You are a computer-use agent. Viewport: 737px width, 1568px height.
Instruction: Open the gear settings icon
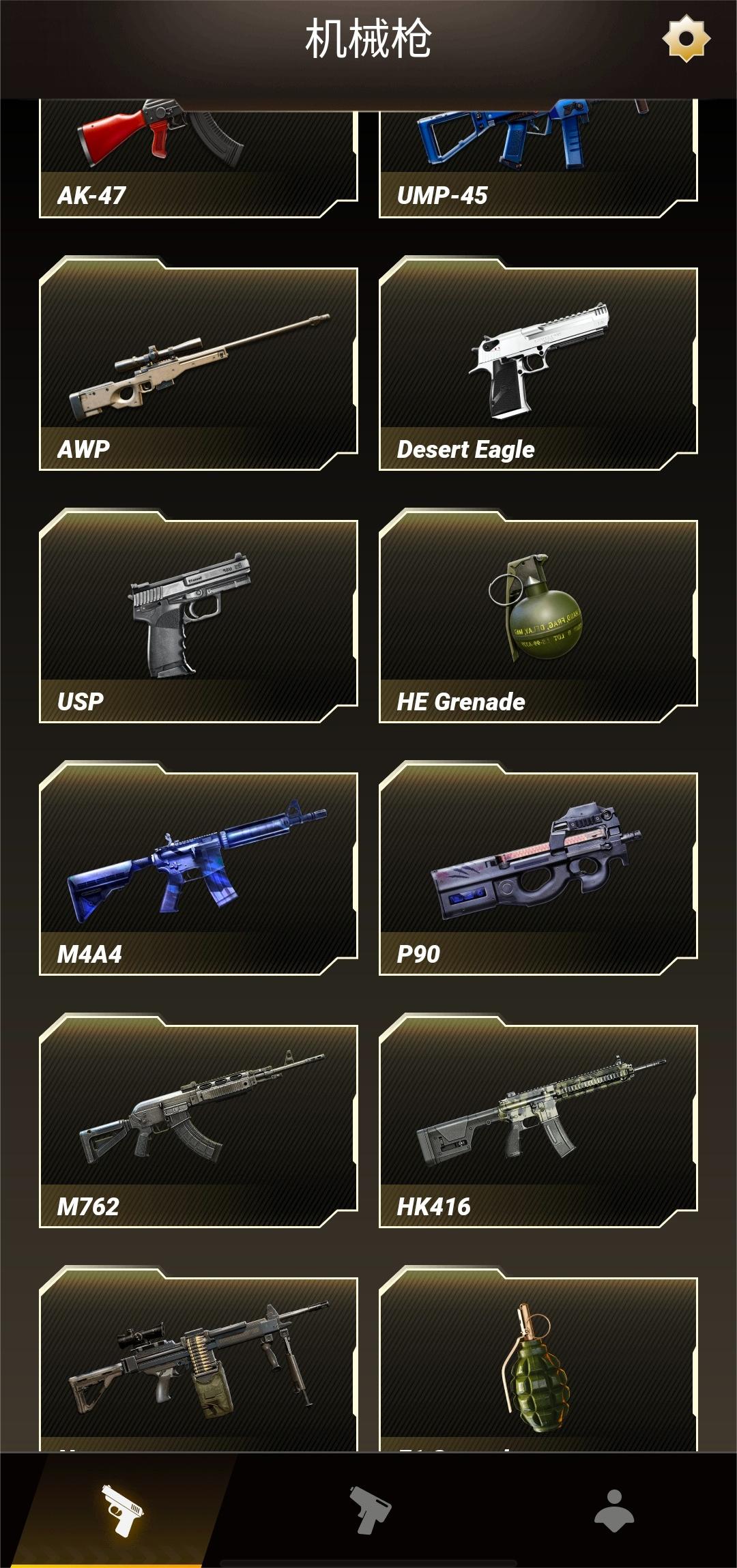click(686, 39)
